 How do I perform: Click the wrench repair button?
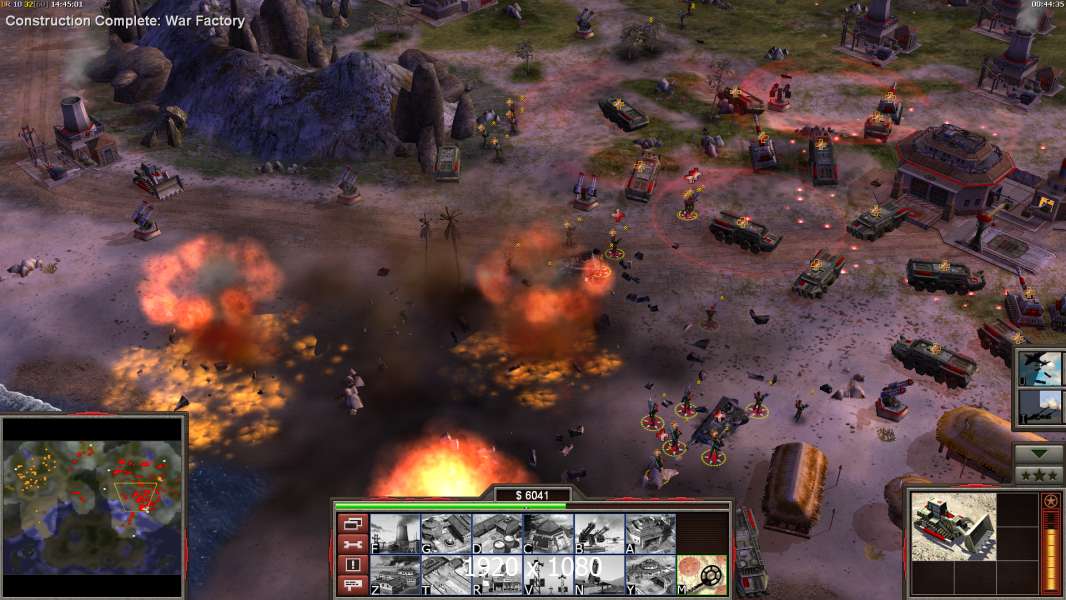351,544
